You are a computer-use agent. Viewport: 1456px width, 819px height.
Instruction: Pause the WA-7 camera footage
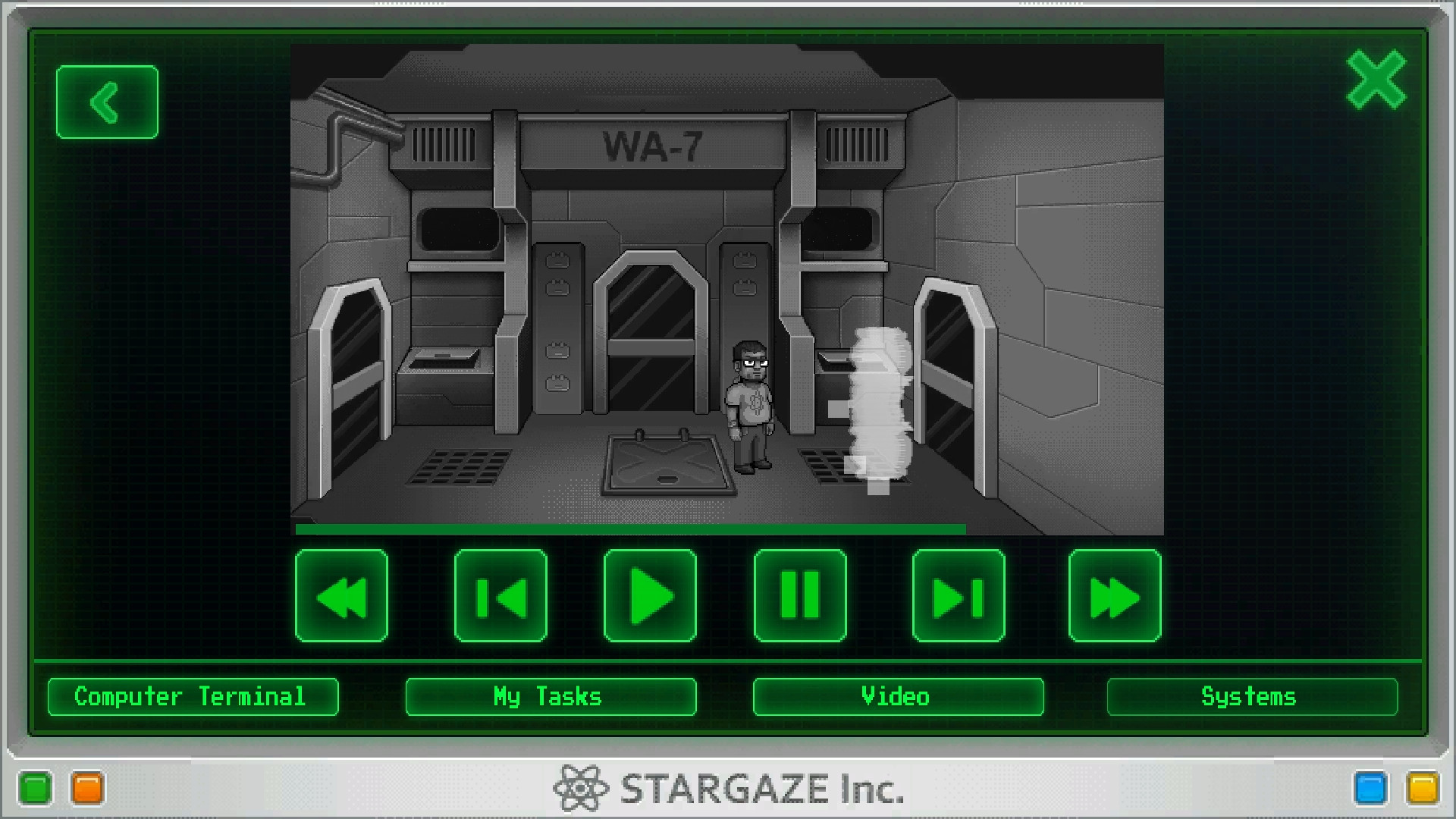pyautogui.click(x=800, y=596)
